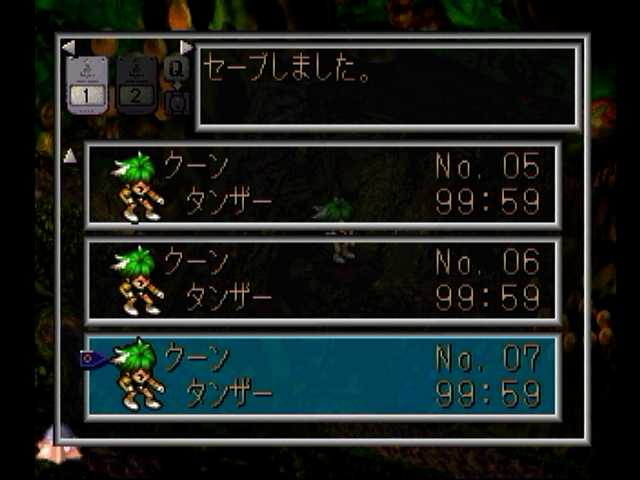Choose save file No. 06
The height and width of the screenshot is (480, 640).
[322, 280]
